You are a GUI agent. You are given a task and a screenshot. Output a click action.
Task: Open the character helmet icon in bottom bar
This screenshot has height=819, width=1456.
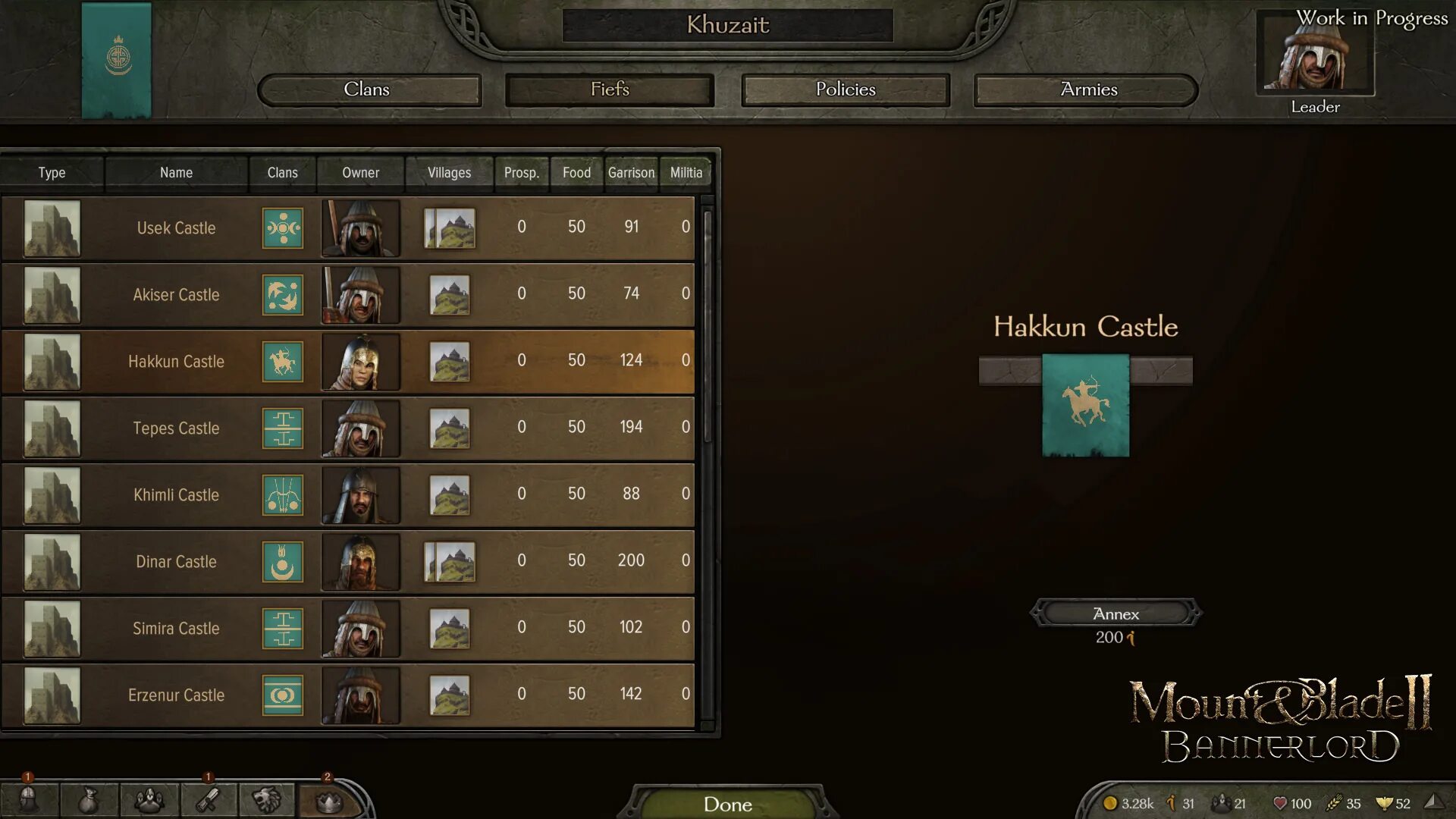coord(28,801)
